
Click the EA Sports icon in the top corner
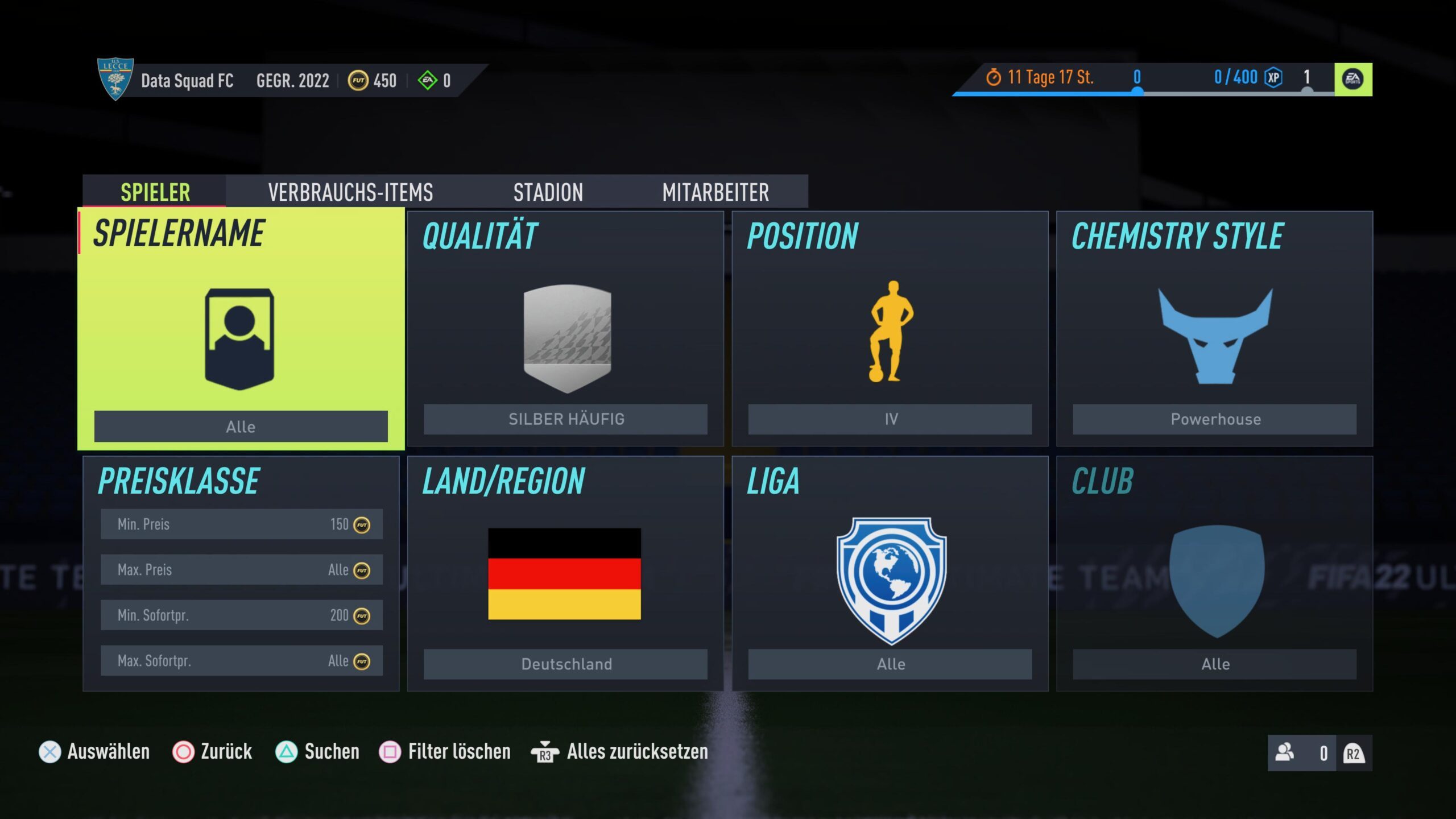pos(1352,79)
